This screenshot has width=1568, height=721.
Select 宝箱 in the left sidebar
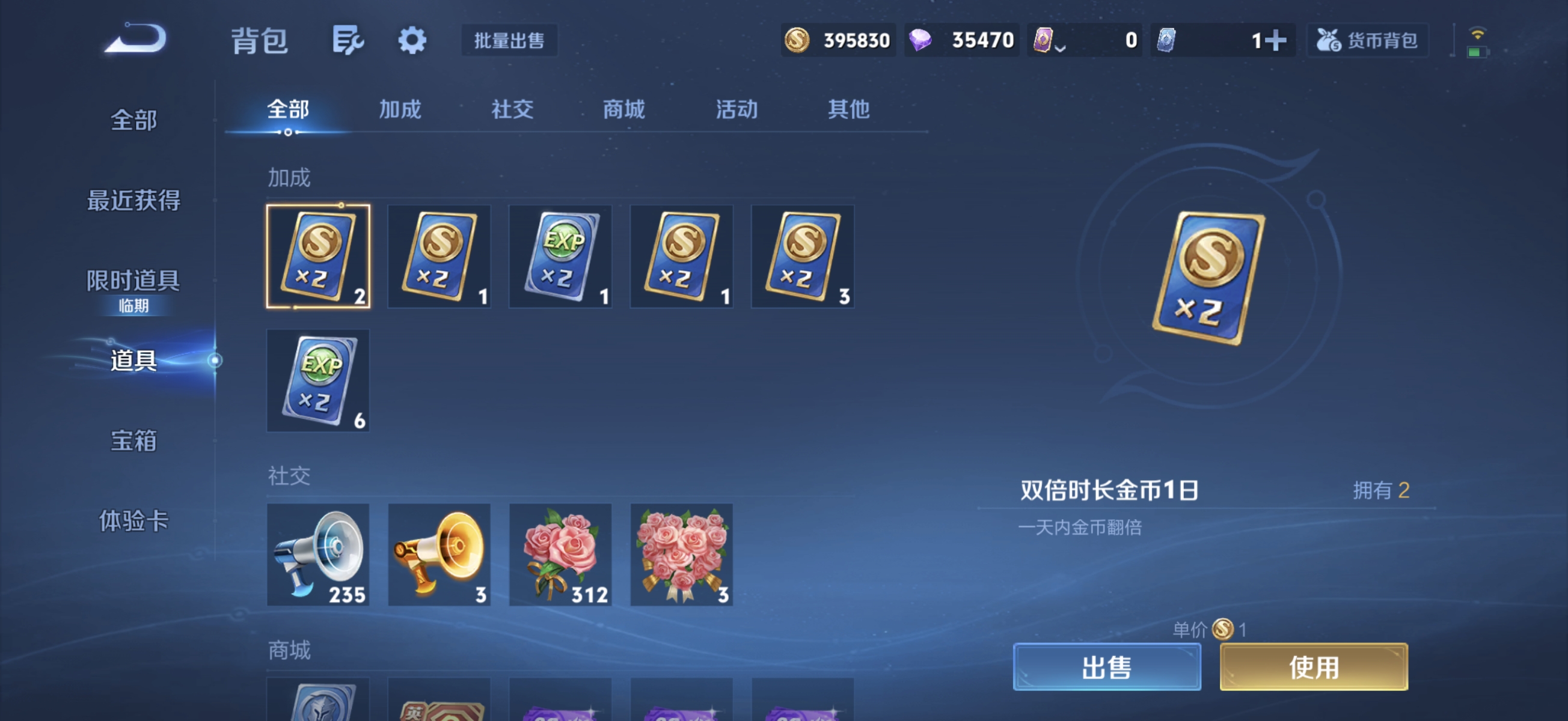point(135,442)
